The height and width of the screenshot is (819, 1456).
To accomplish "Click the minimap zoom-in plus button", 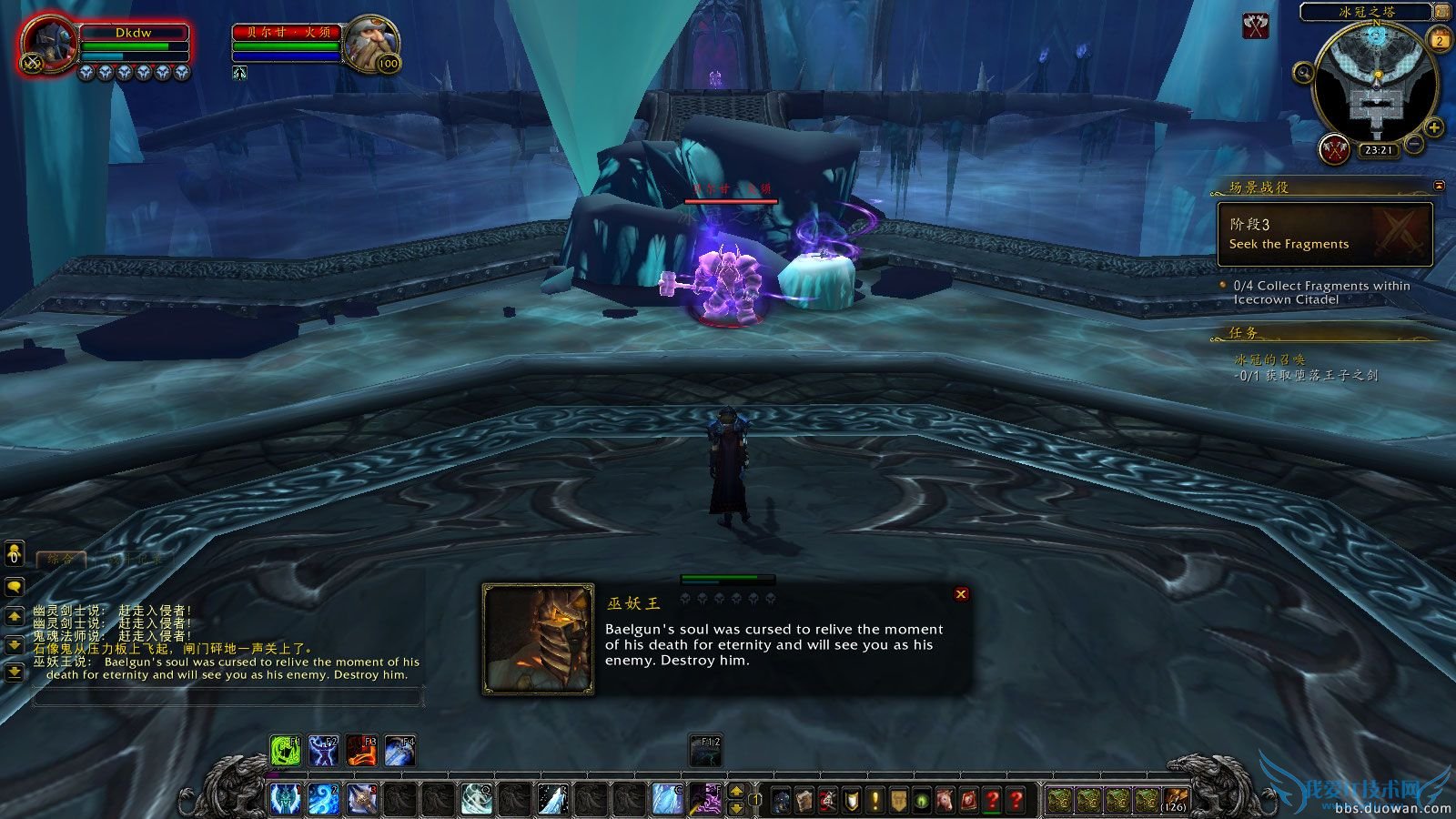I will coord(1434,127).
